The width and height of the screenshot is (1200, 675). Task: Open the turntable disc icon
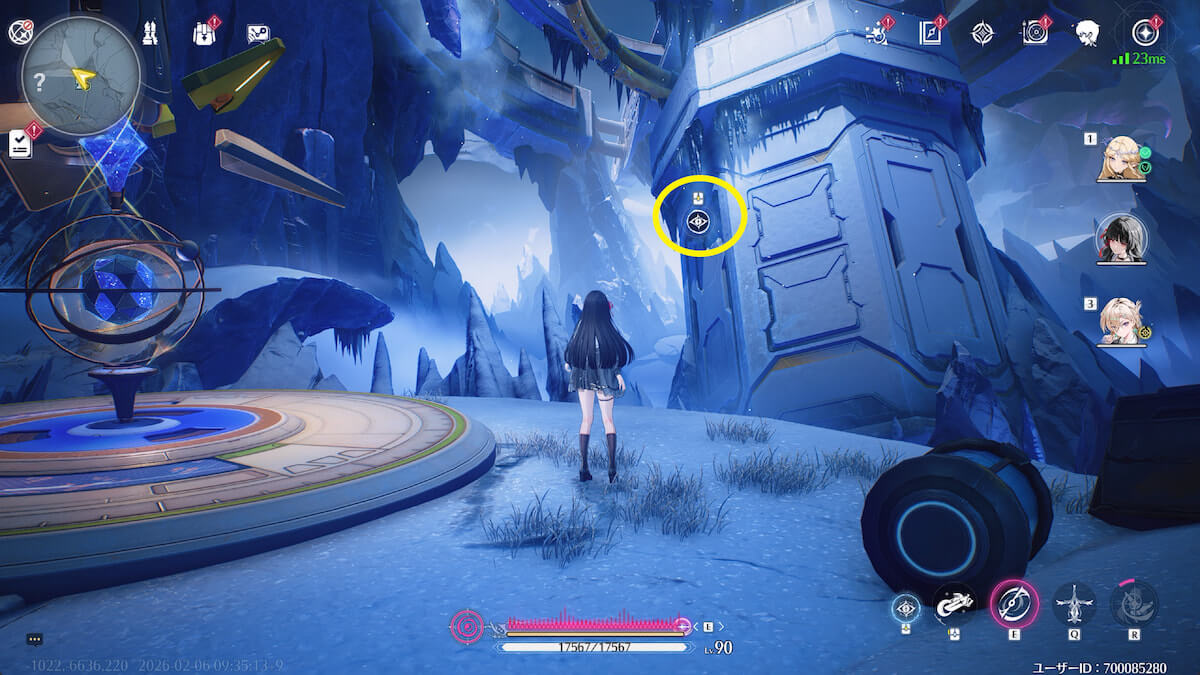pyautogui.click(x=1034, y=33)
